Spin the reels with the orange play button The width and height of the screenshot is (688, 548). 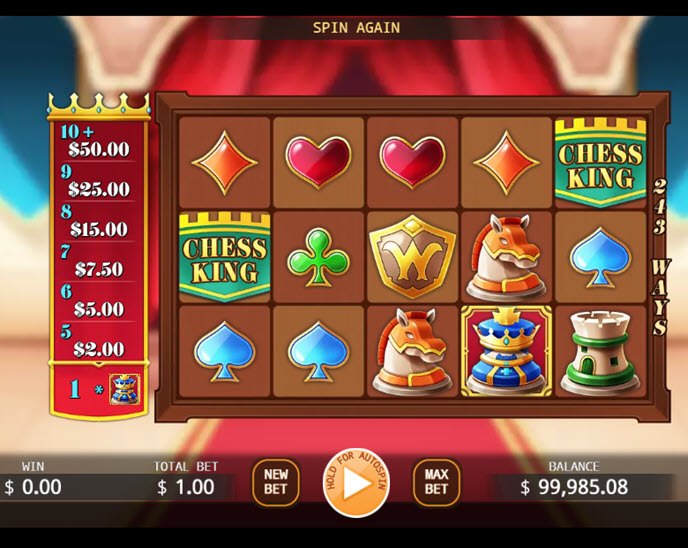click(x=356, y=482)
